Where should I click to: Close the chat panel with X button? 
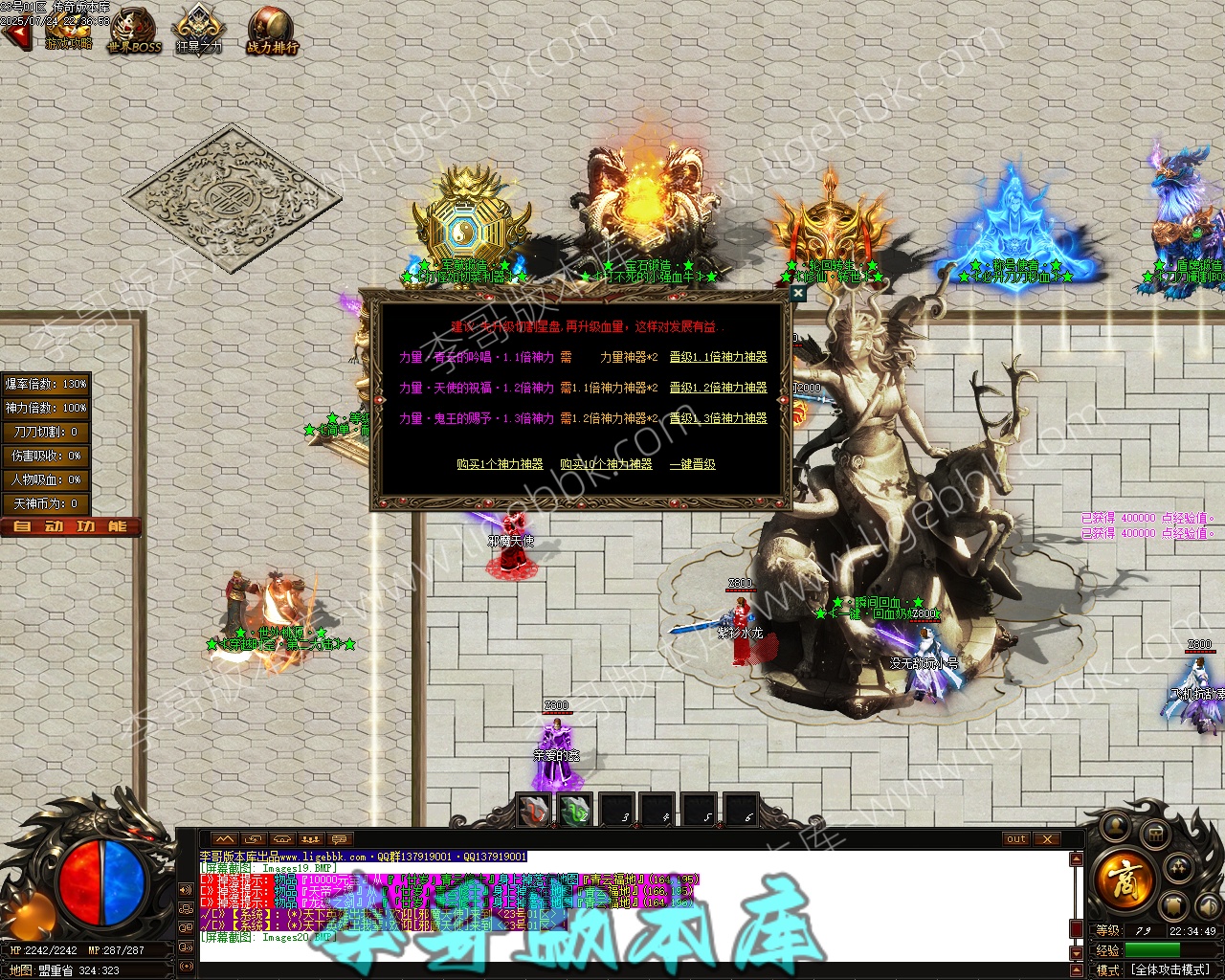pos(1048,839)
